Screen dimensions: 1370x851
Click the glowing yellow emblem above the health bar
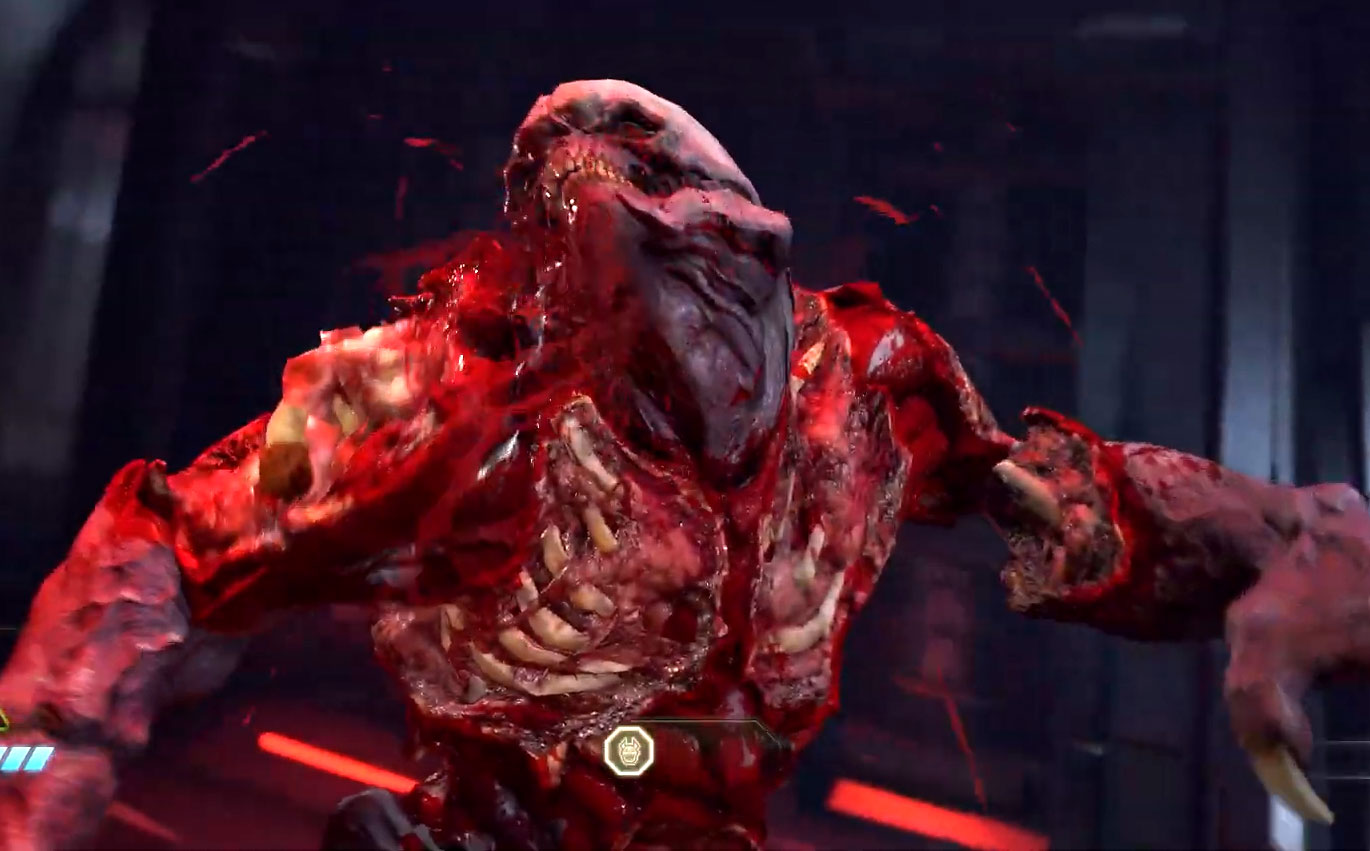pyautogui.click(x=628, y=751)
